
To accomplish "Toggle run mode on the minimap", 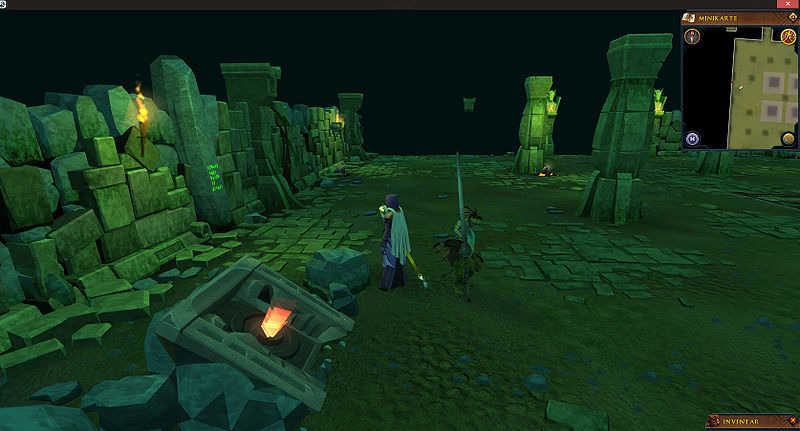I will click(788, 37).
